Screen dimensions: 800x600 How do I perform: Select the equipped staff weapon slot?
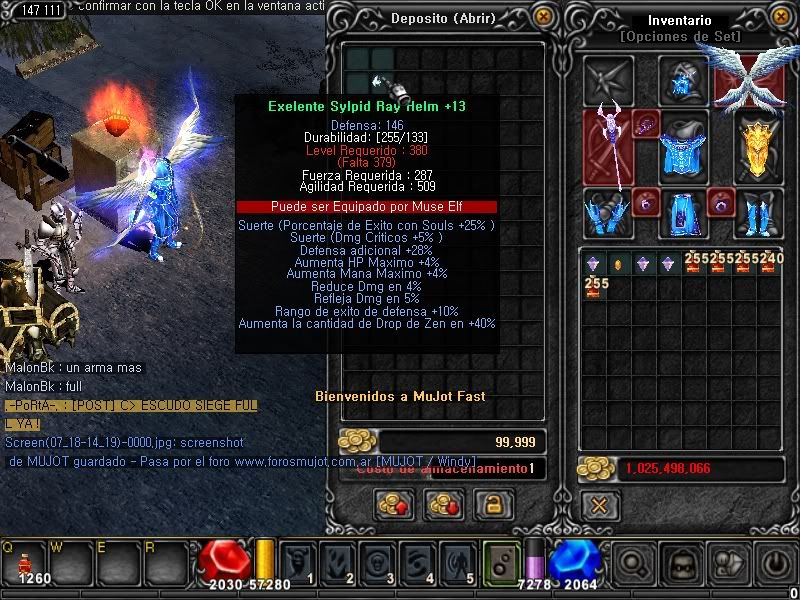coord(608,147)
